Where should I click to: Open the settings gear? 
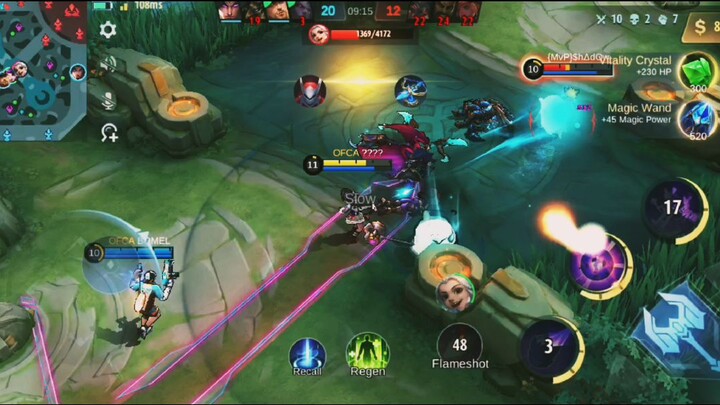pos(108,30)
